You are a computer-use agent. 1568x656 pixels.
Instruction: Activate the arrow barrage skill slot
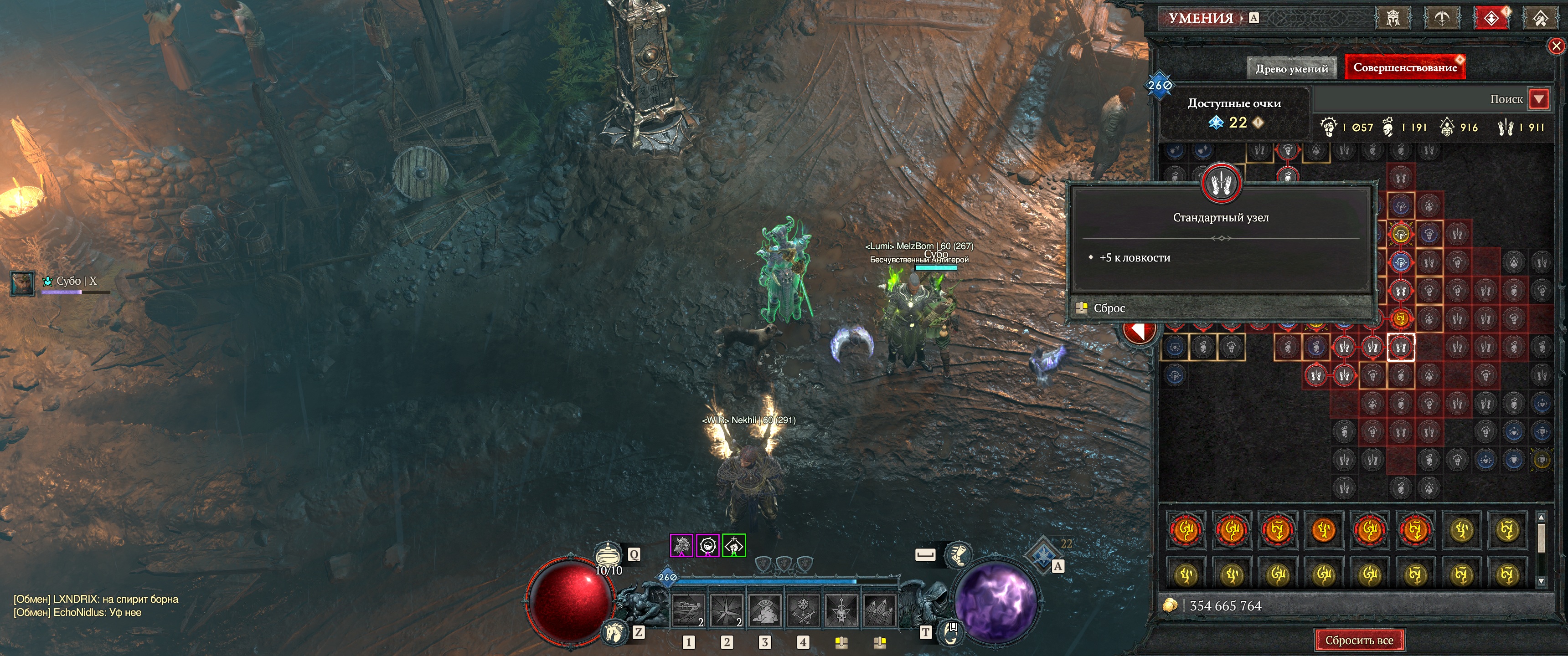[x=880, y=610]
